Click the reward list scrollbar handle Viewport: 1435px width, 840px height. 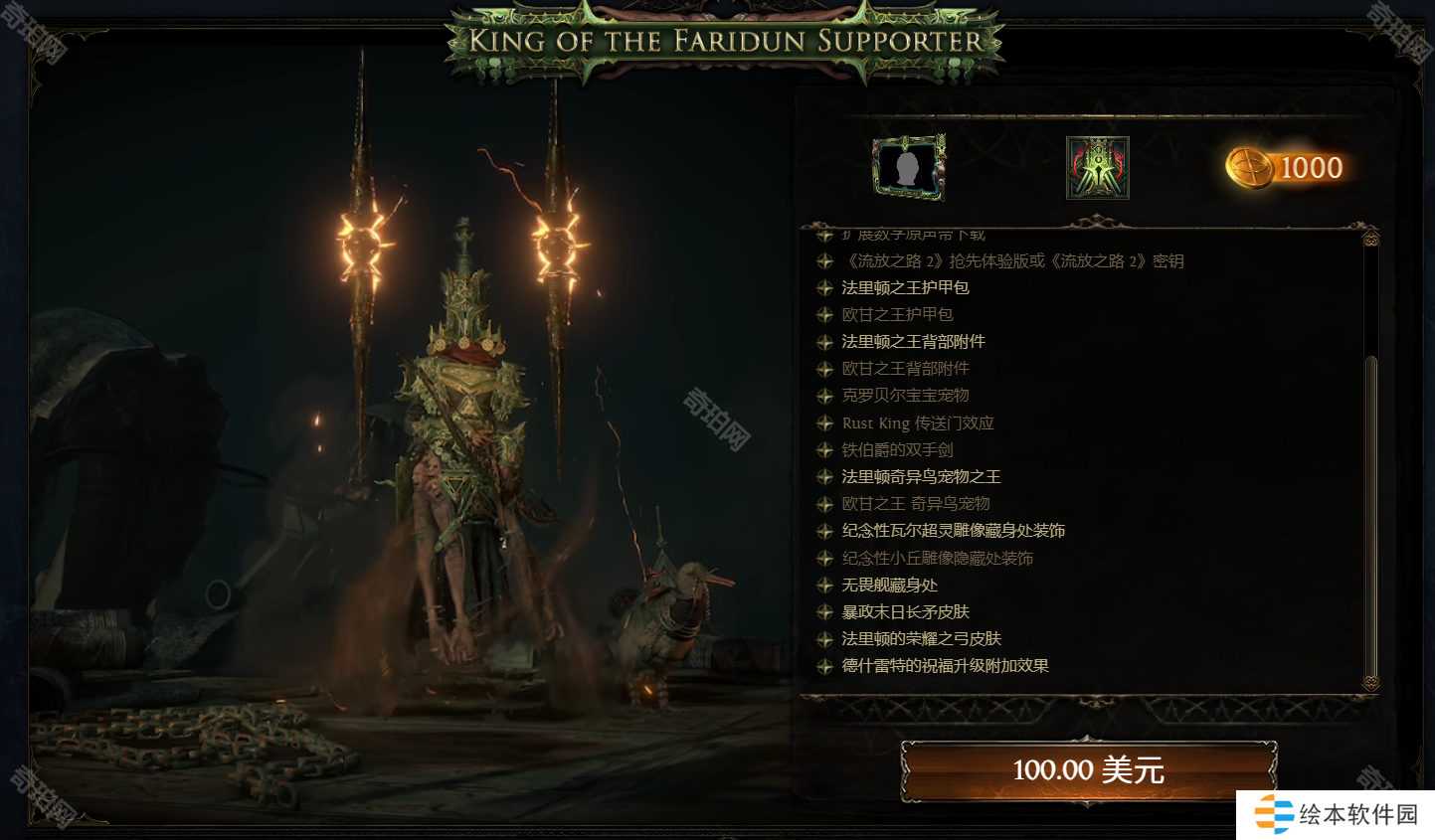pyautogui.click(x=1371, y=517)
